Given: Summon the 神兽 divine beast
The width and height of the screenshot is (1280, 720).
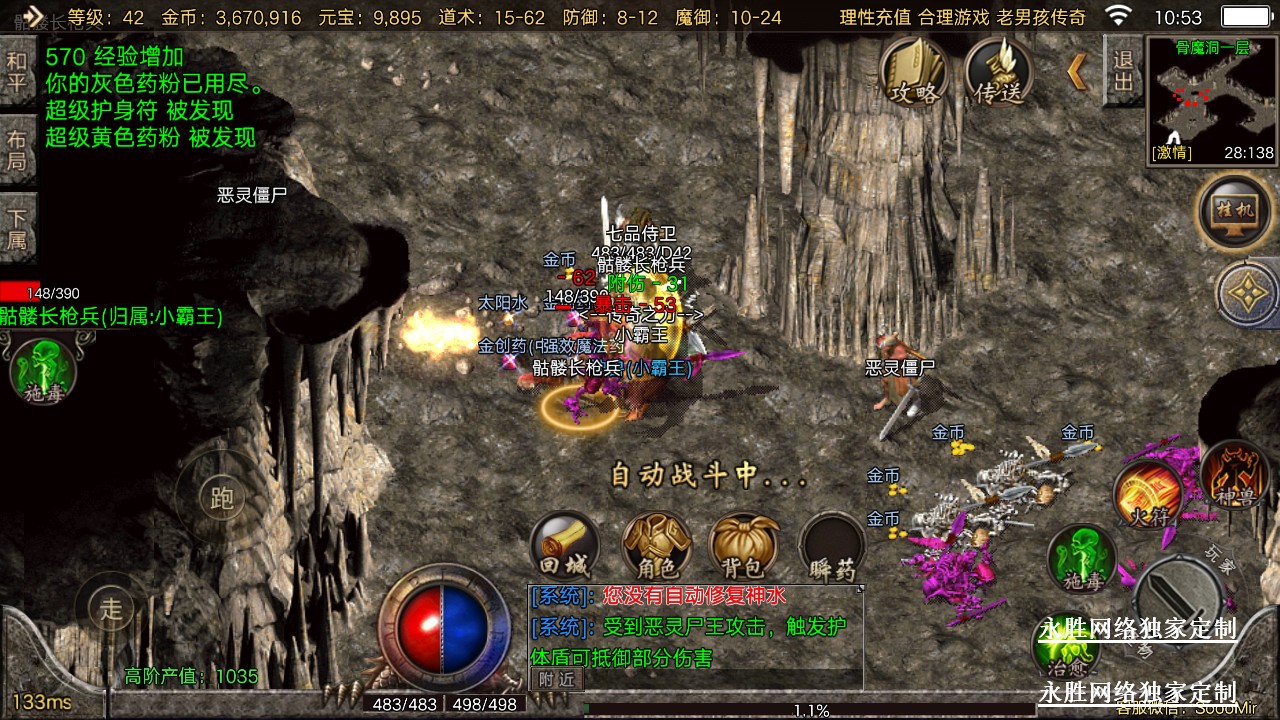Looking at the screenshot, I should pyautogui.click(x=1234, y=475).
